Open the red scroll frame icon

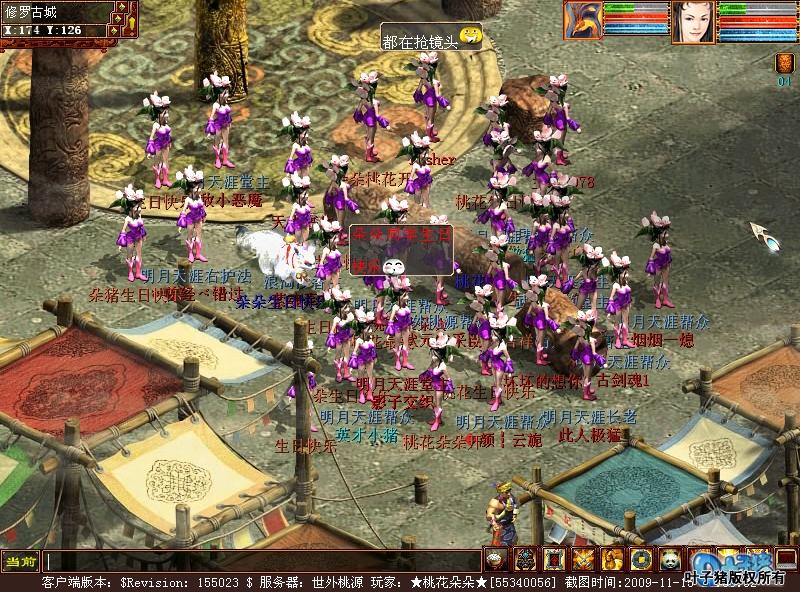click(554, 559)
